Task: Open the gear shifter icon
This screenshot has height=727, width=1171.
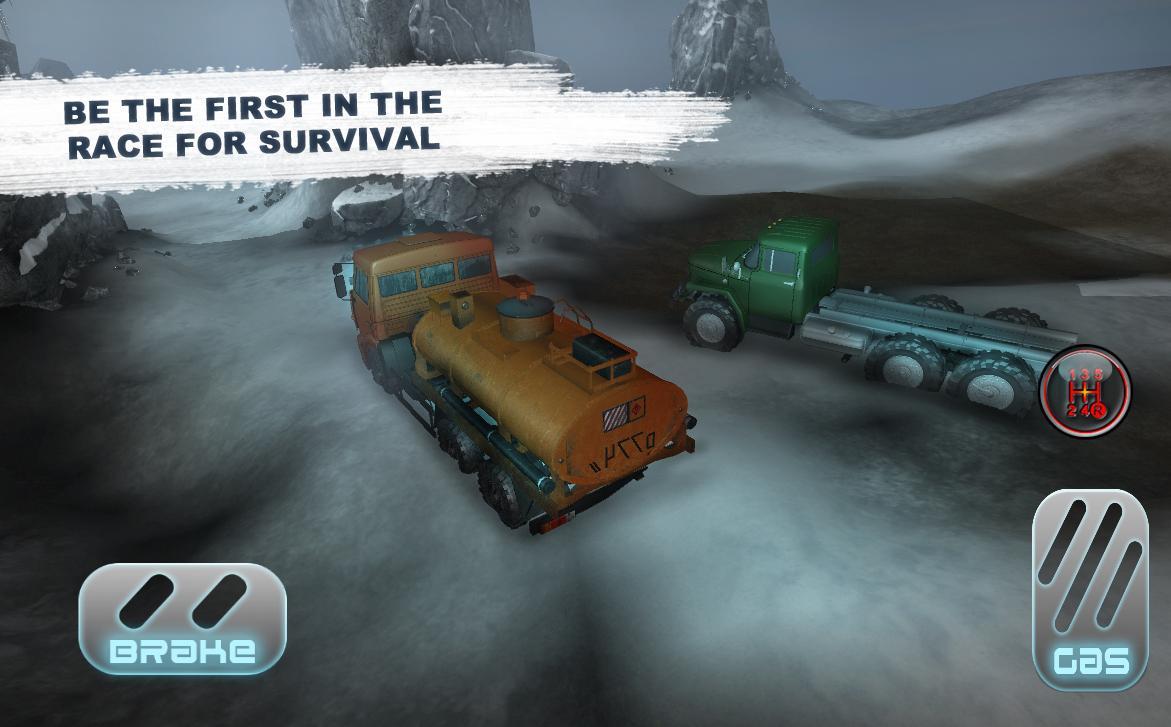Action: [x=1085, y=391]
